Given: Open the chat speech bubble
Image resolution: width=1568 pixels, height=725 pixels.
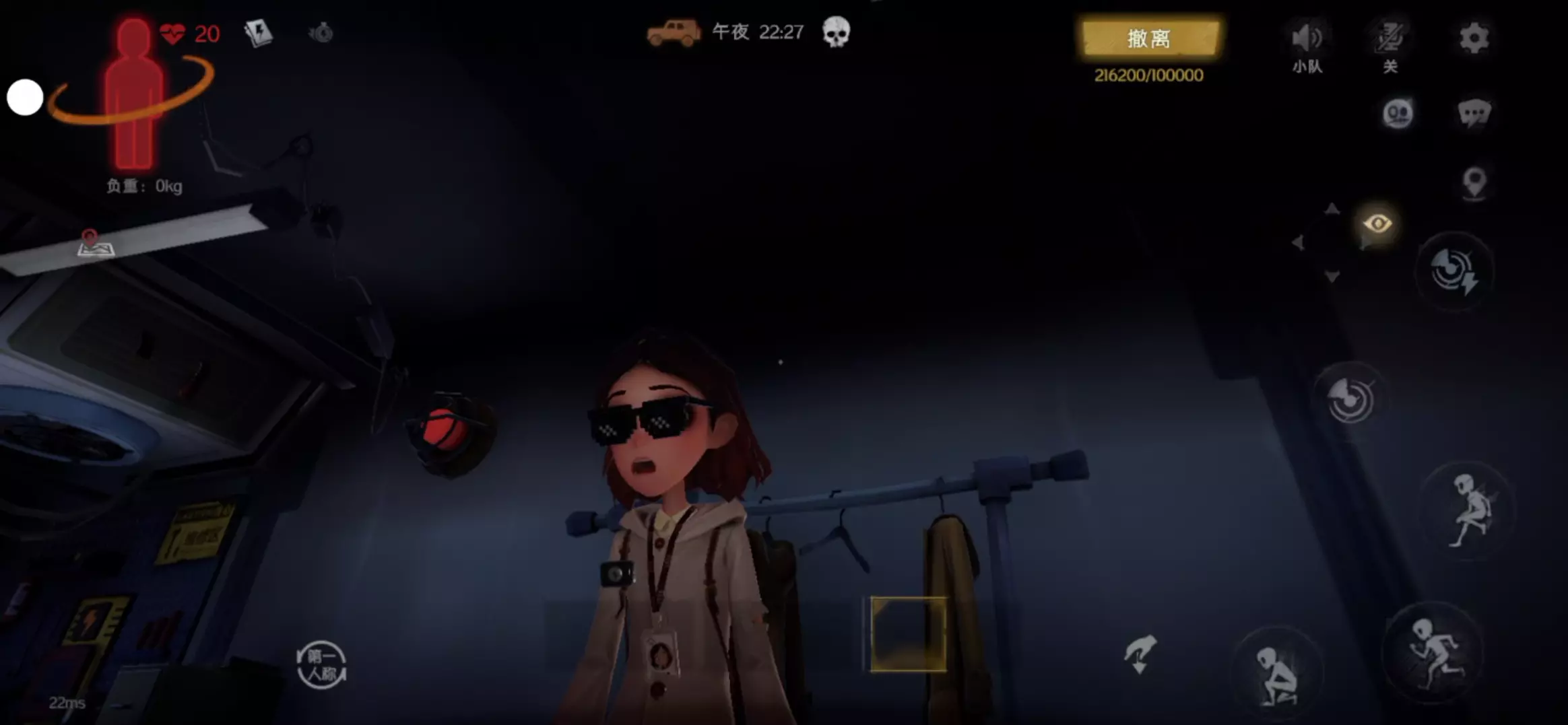Looking at the screenshot, I should click(x=1474, y=113).
